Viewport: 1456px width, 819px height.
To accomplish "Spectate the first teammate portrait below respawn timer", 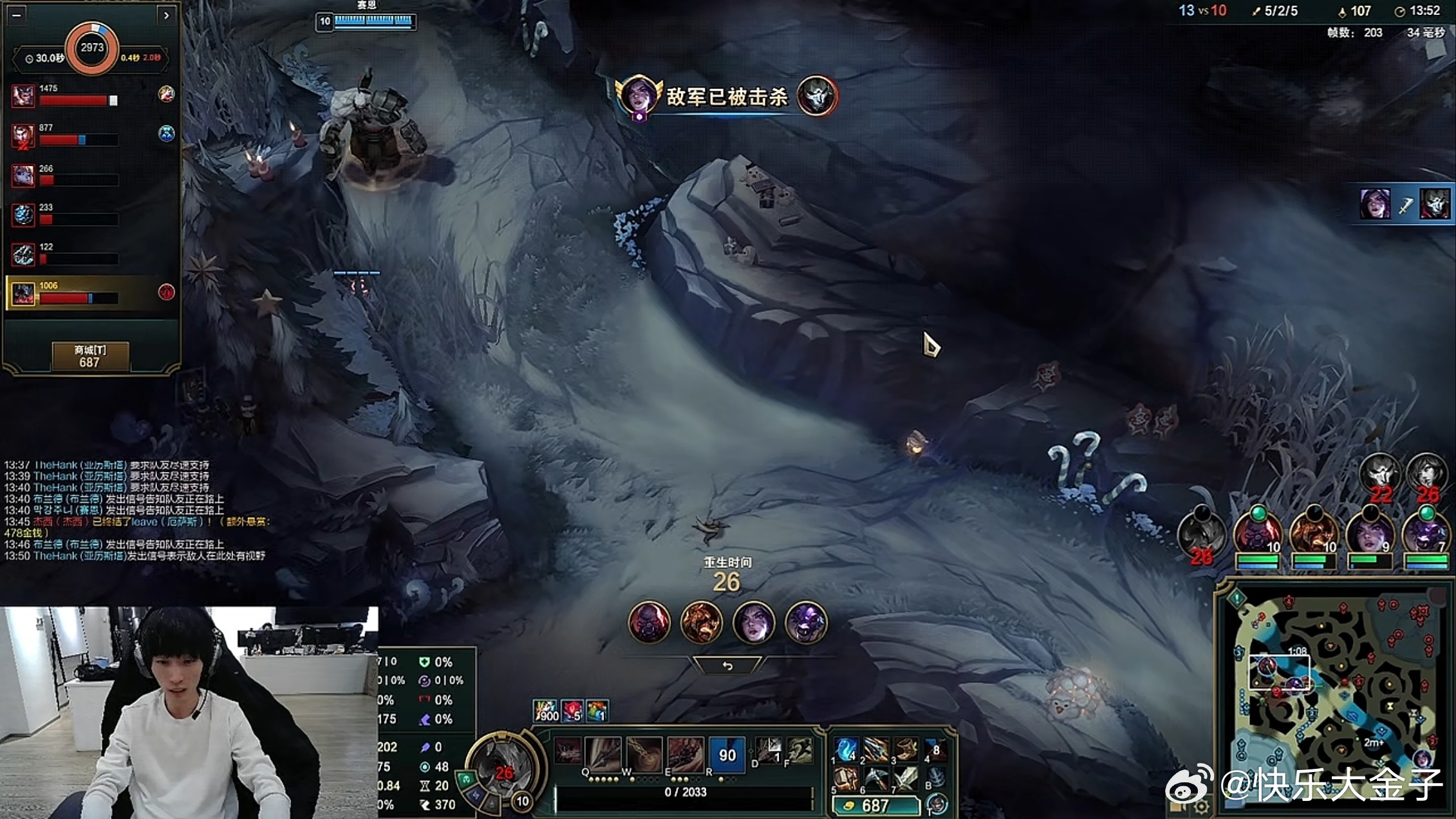I will 649,622.
